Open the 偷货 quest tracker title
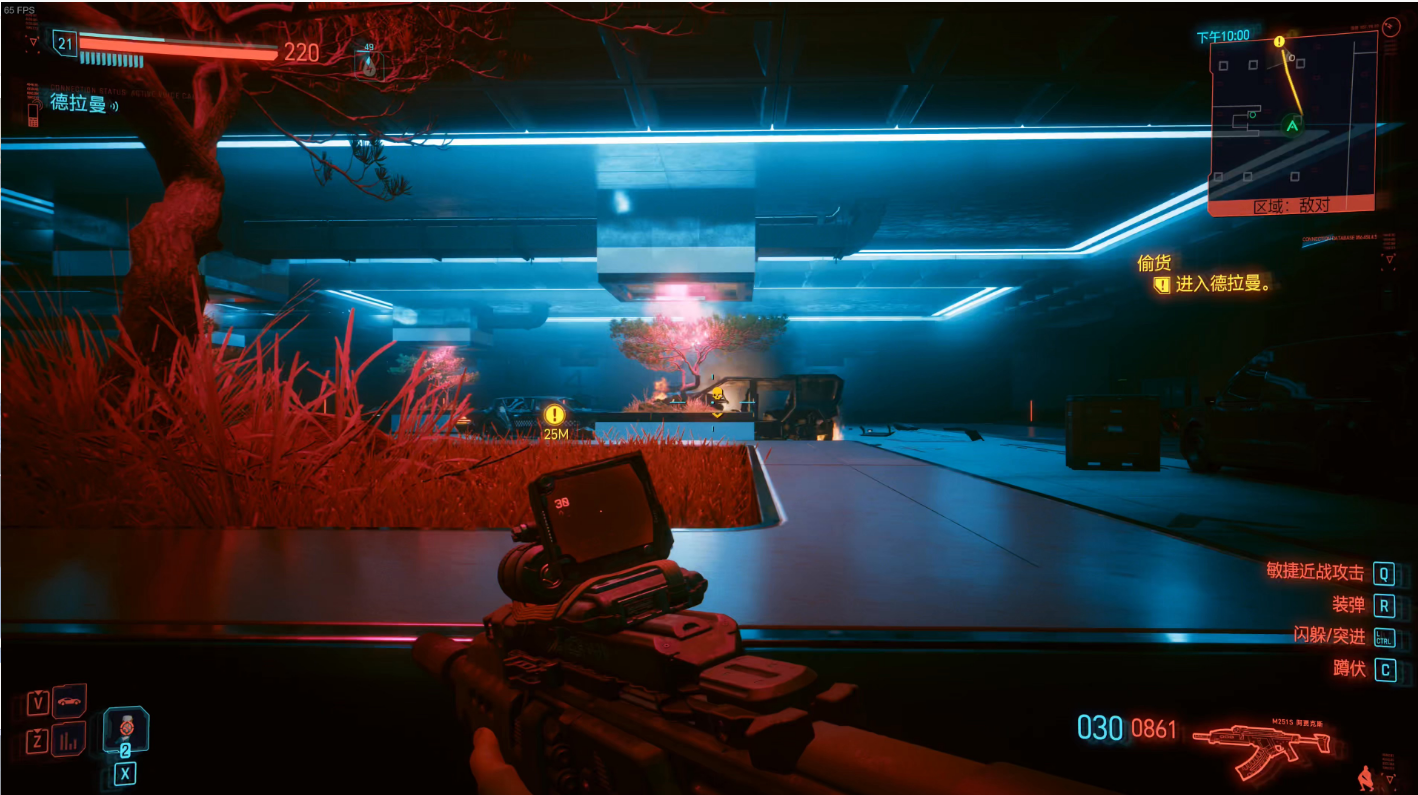Screen dimensions: 1418x795 [x=1154, y=263]
